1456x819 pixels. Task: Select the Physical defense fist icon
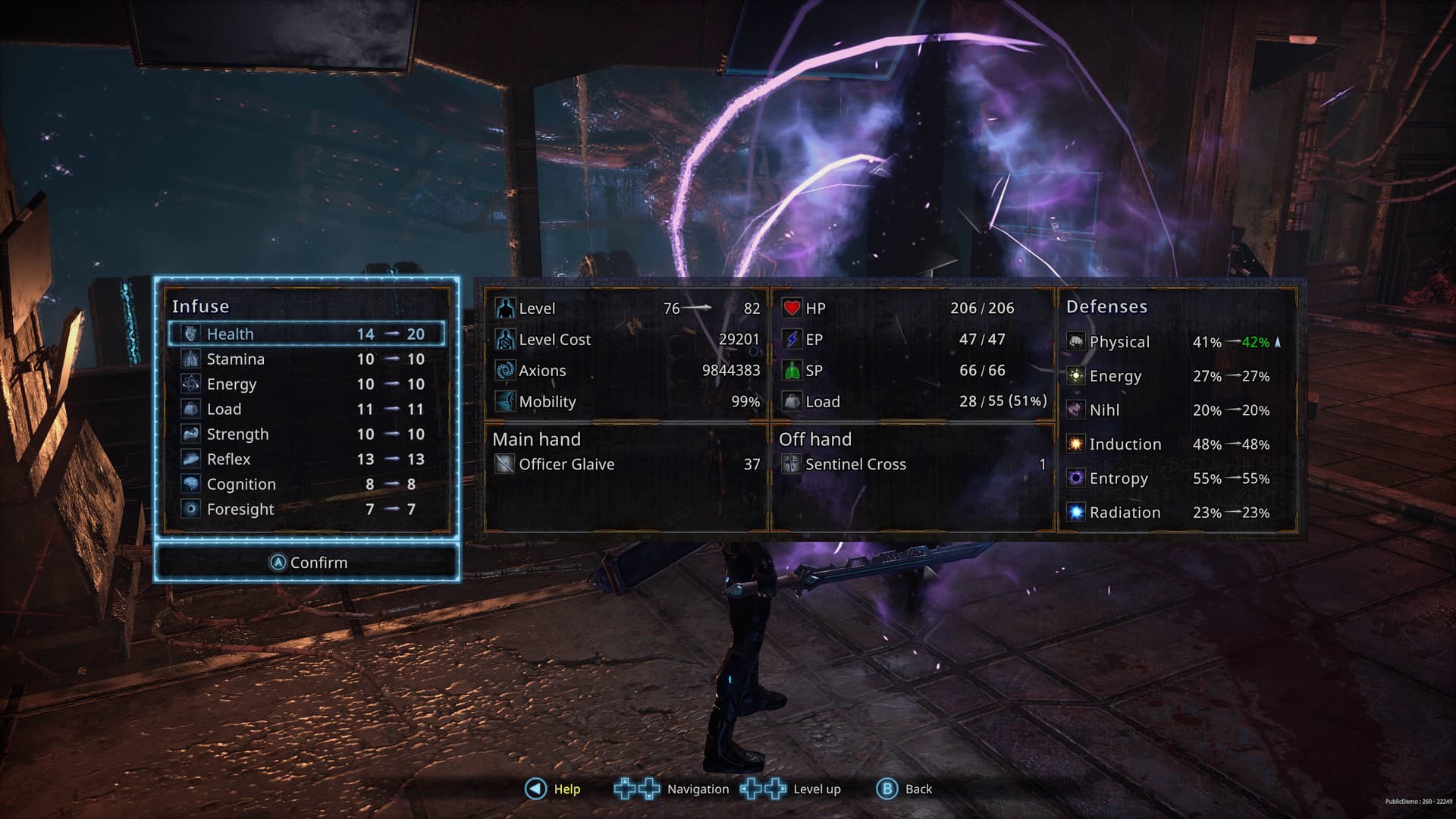point(1075,342)
